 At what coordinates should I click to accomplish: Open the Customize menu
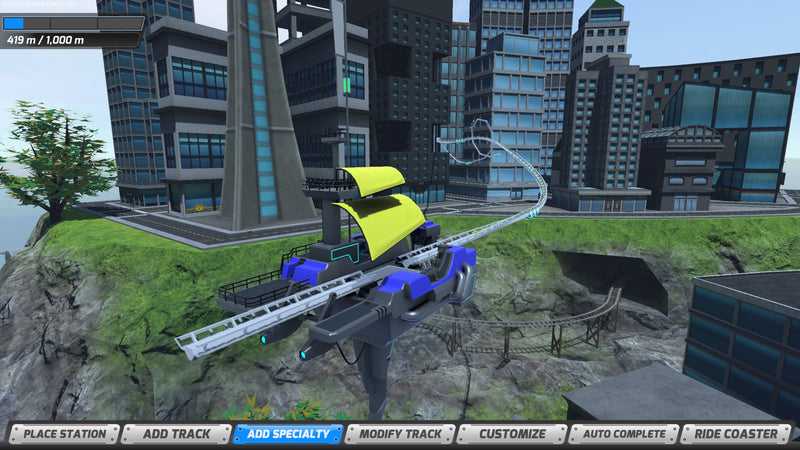tap(512, 434)
